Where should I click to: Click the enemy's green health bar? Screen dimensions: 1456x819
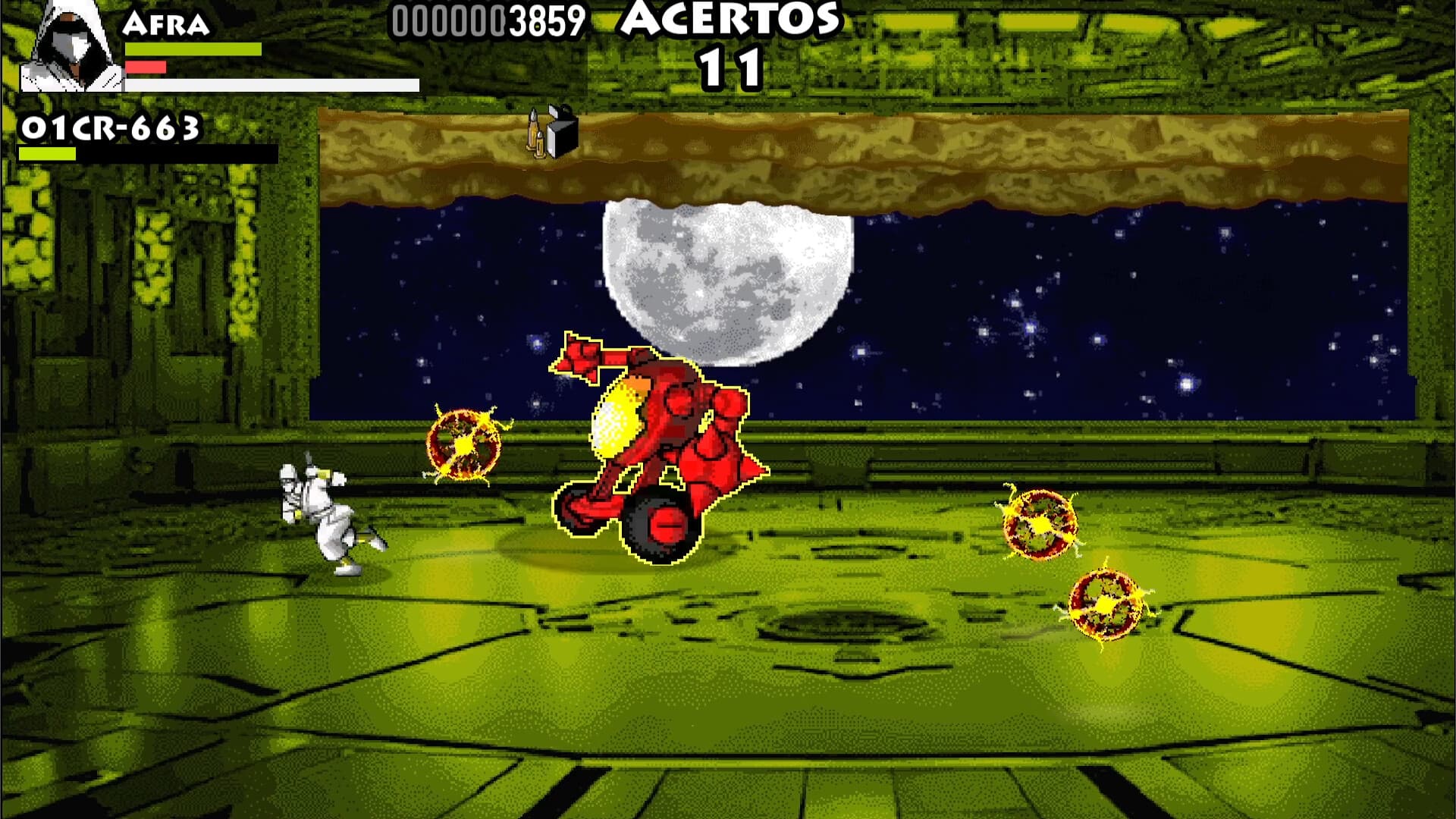pos(45,152)
